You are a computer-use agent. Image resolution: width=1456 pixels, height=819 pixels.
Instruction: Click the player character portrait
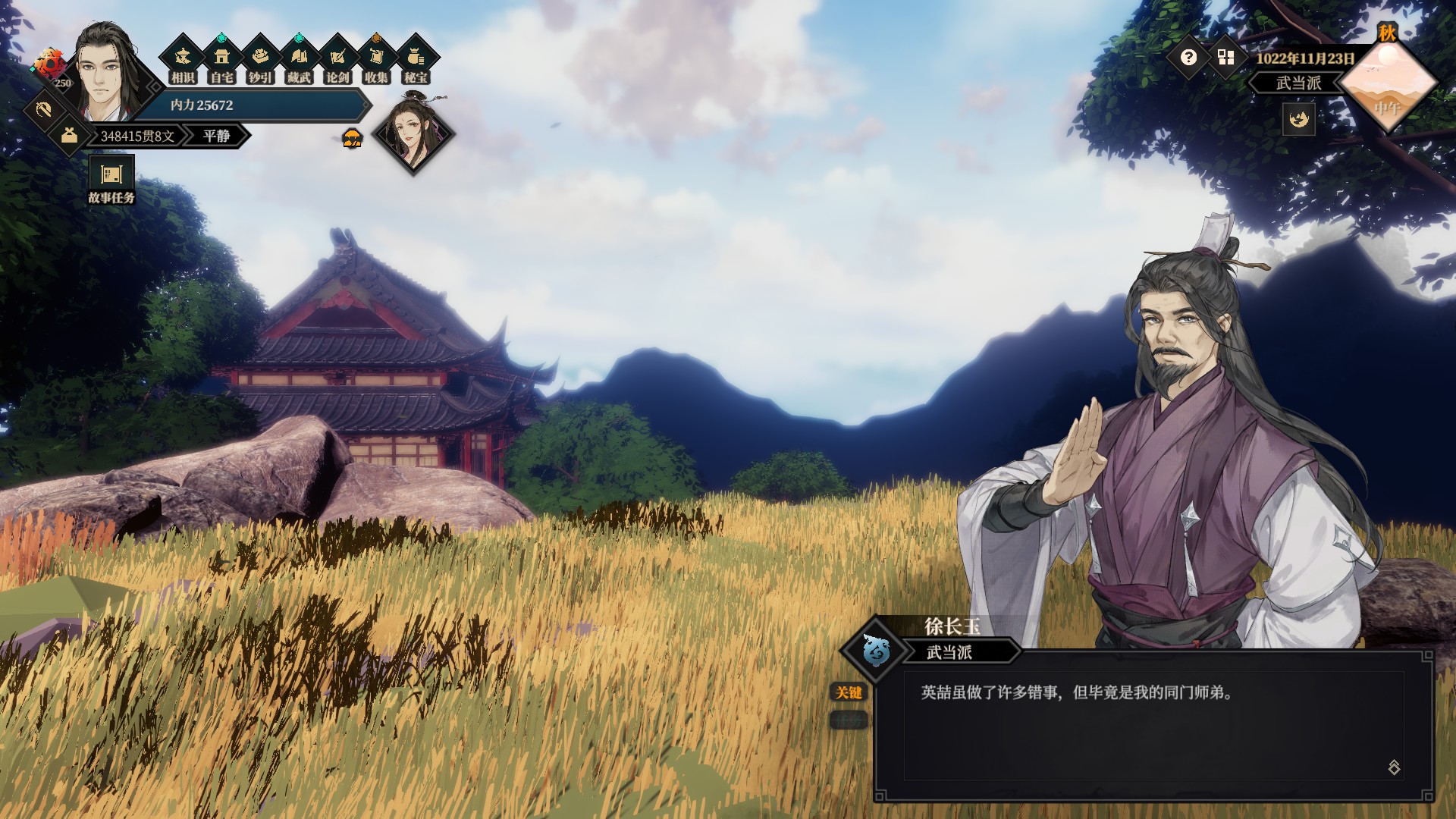click(105, 72)
